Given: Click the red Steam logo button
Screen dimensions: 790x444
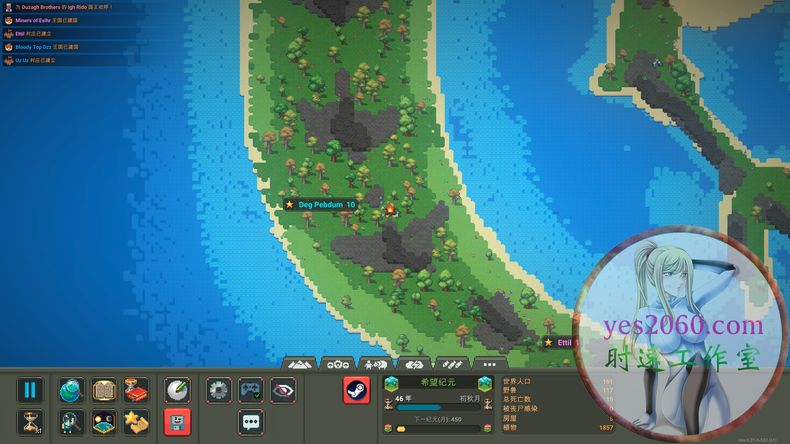Looking at the screenshot, I should click(x=357, y=390).
